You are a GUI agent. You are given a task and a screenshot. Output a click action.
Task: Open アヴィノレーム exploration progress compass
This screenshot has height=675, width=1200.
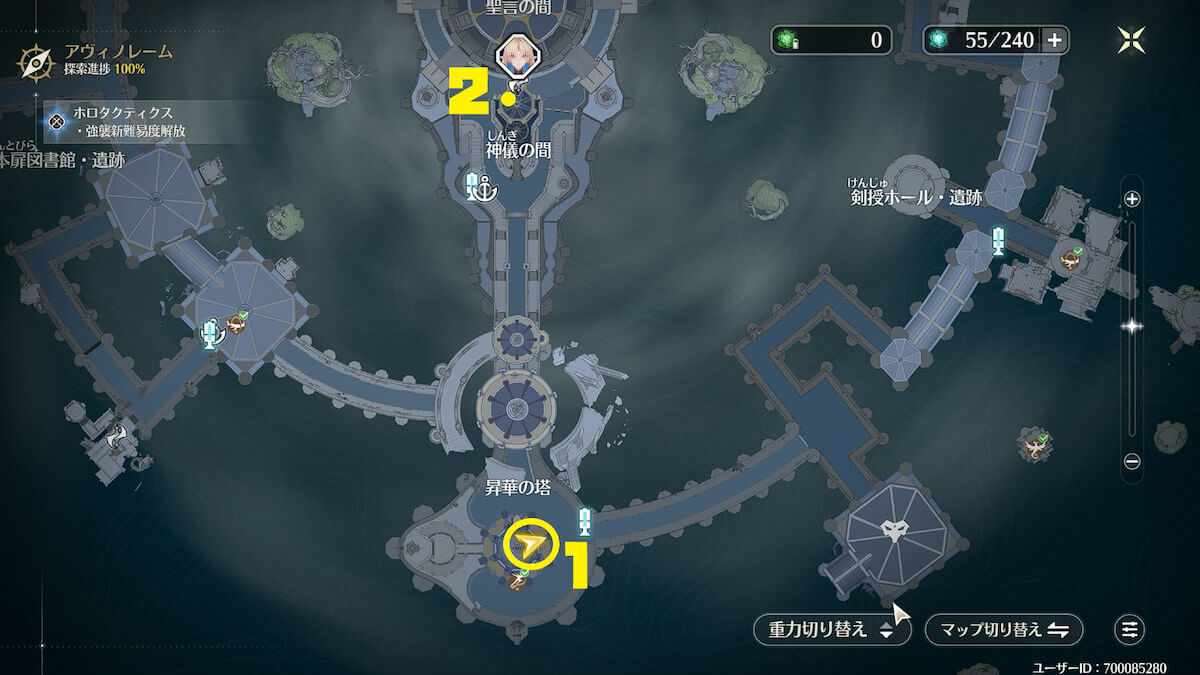coord(36,62)
